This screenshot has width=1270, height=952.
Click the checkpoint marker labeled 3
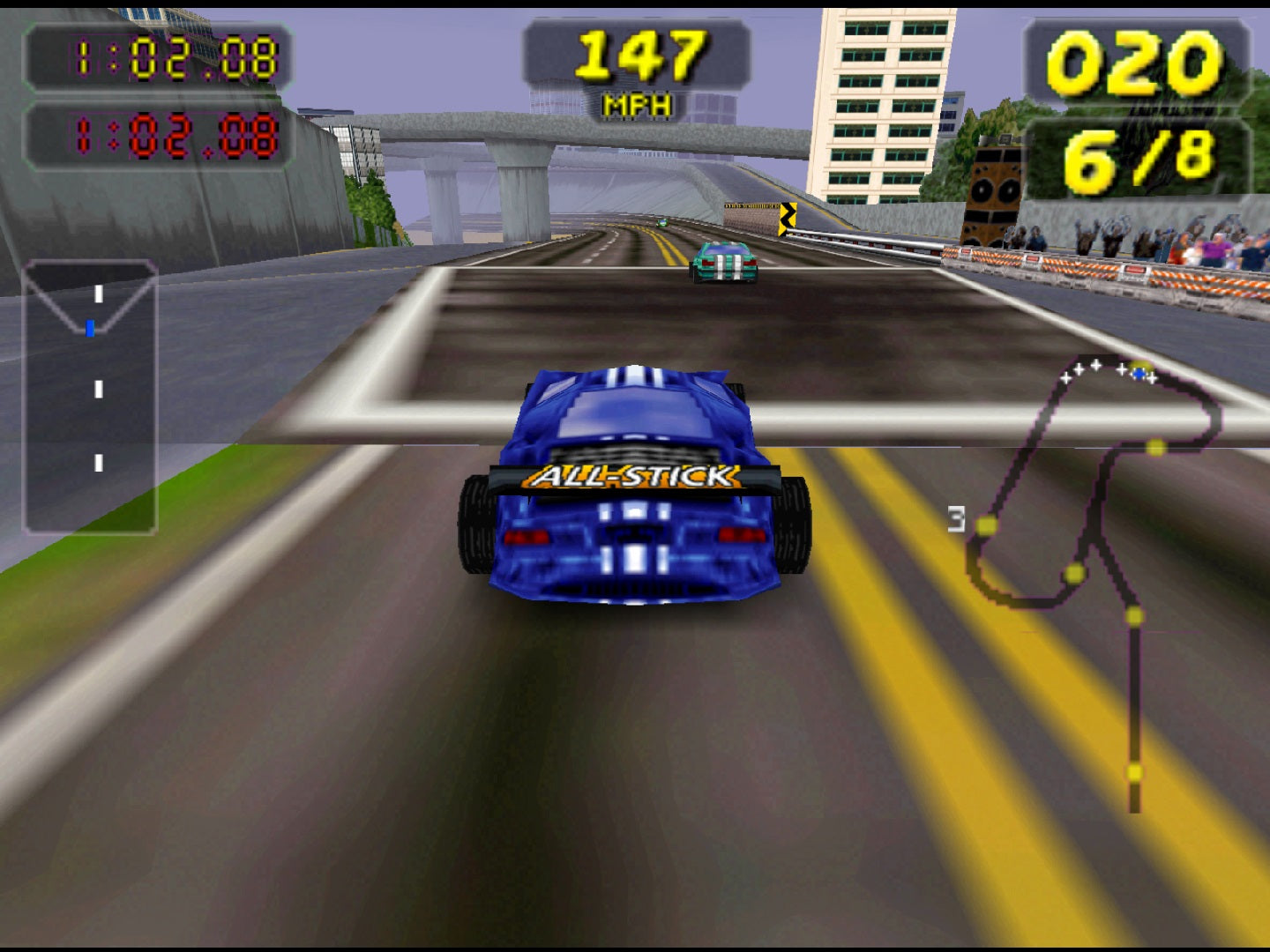tap(958, 520)
